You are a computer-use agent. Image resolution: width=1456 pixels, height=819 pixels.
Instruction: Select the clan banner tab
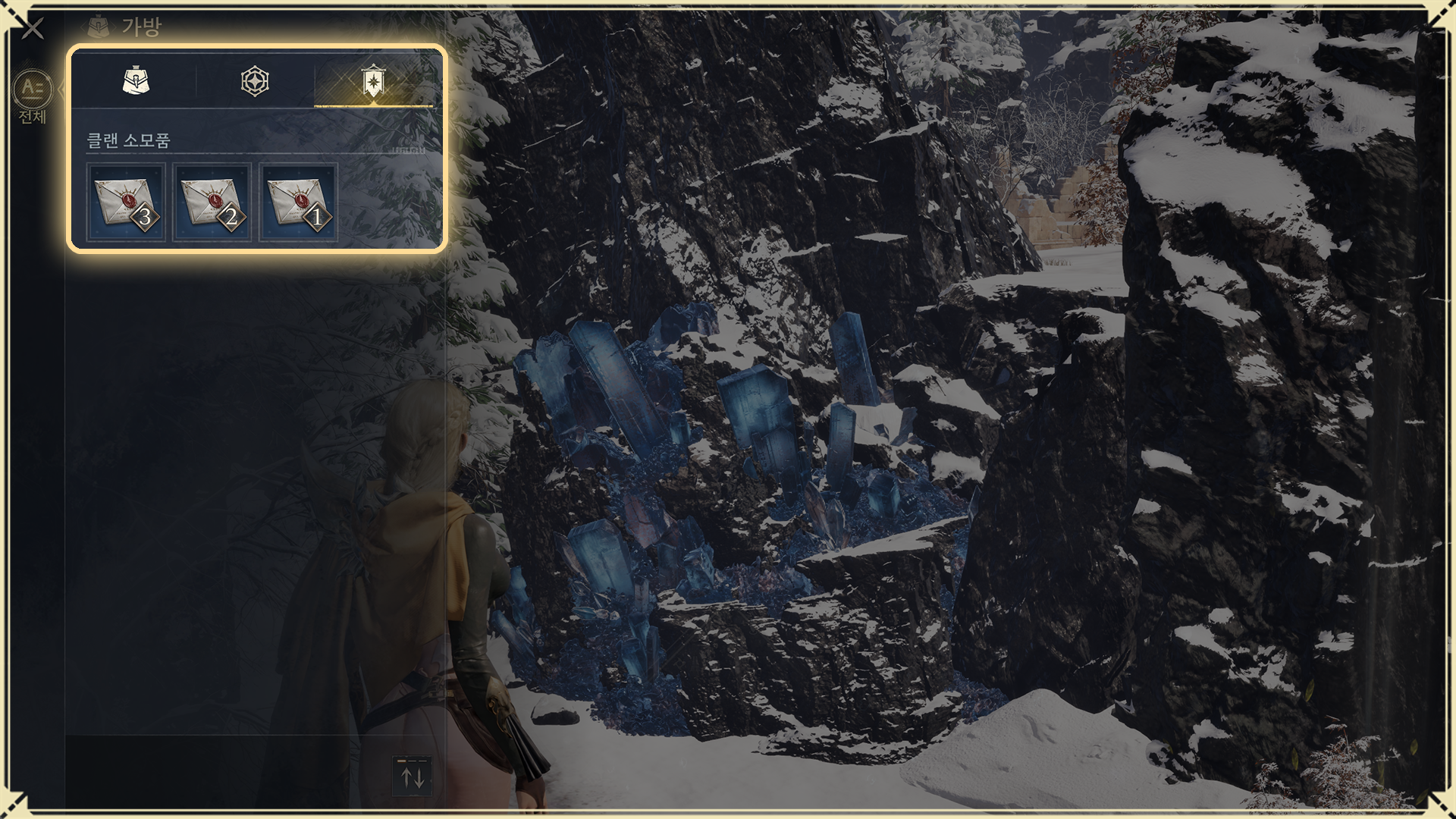(372, 81)
